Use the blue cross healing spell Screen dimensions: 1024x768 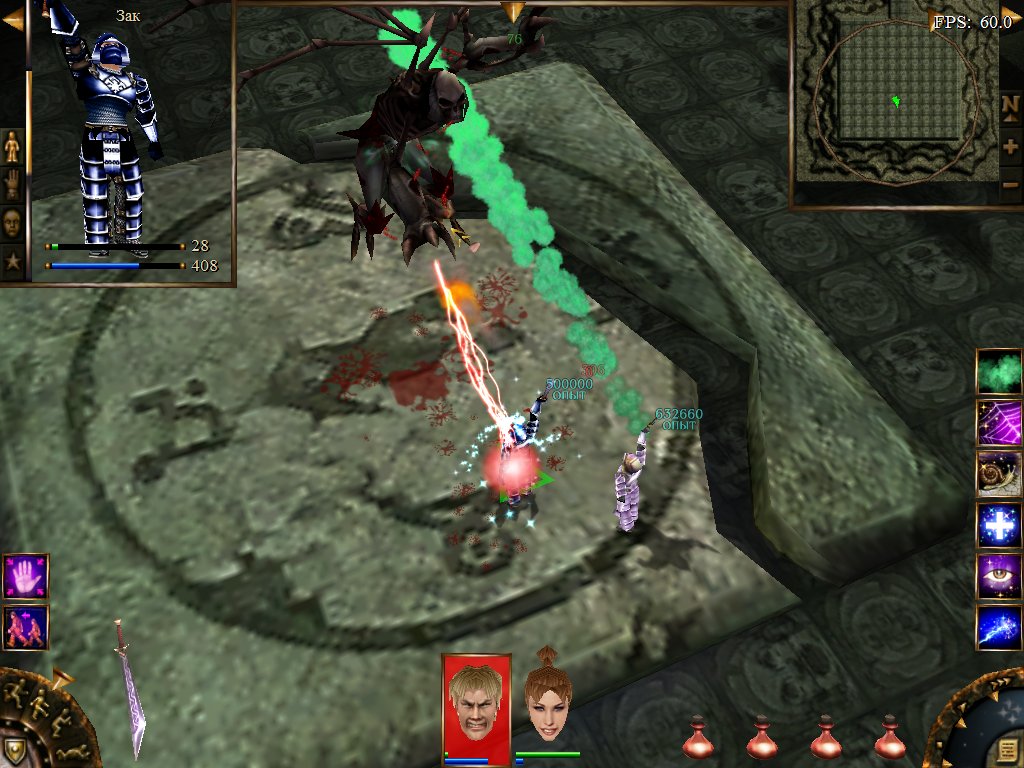click(998, 525)
